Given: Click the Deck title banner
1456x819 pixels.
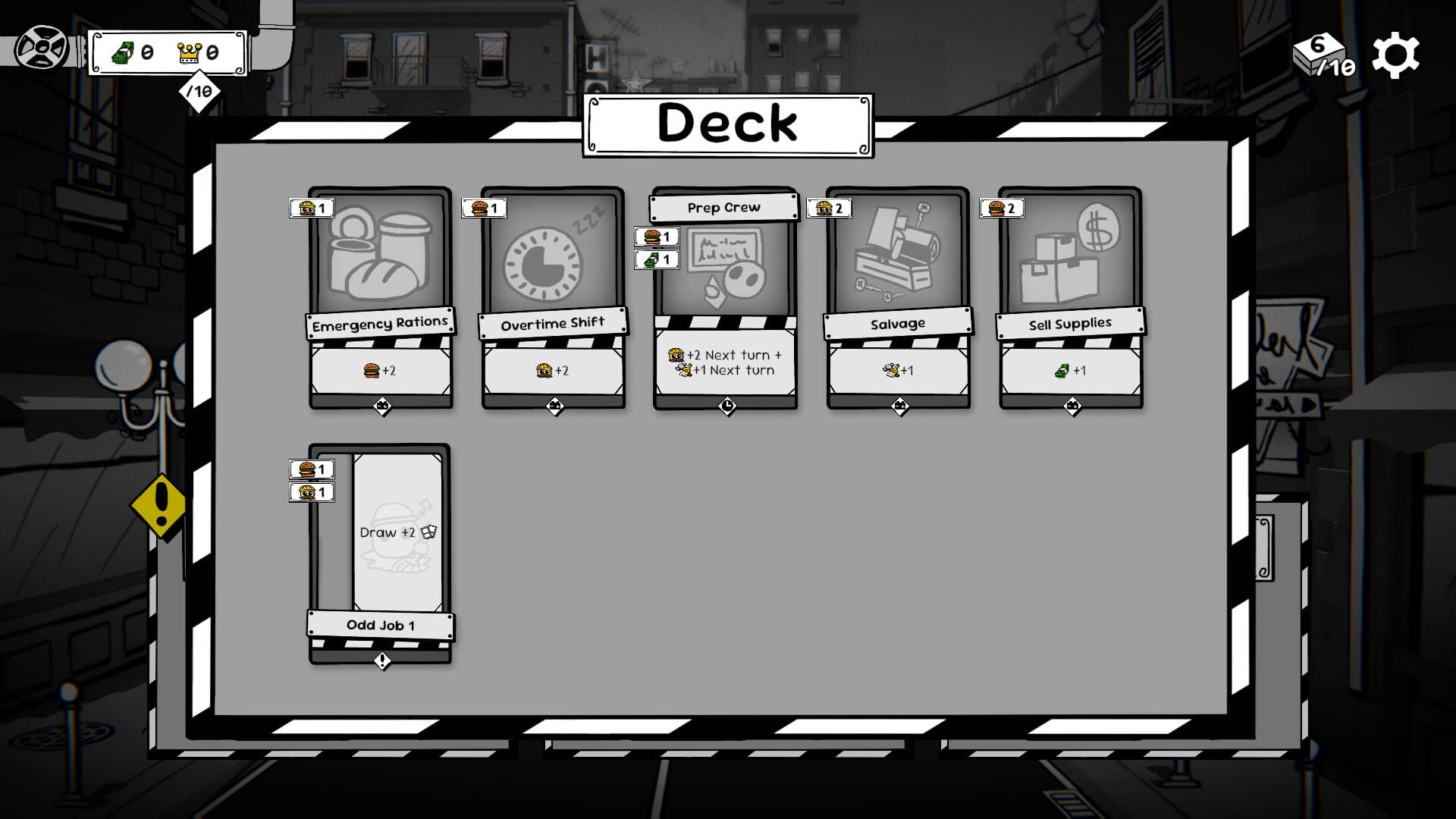Looking at the screenshot, I should point(726,123).
